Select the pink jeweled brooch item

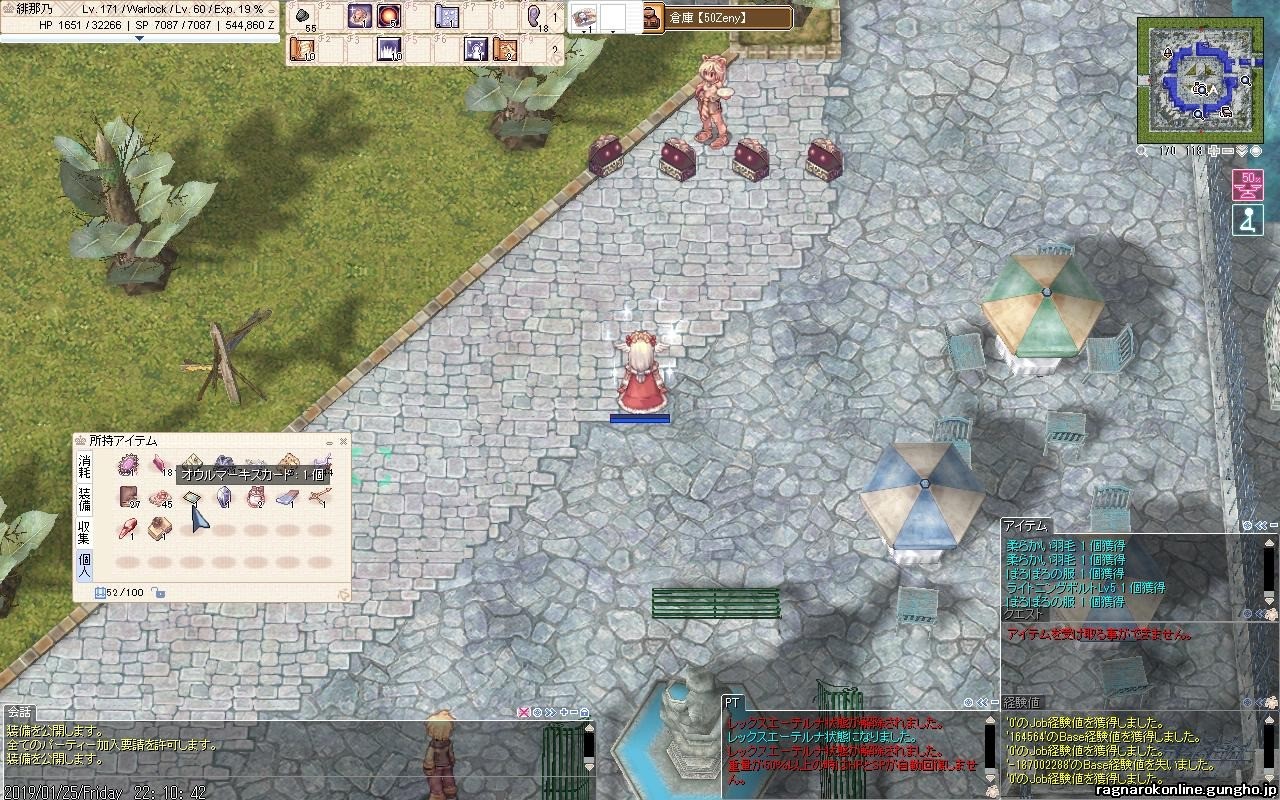click(x=128, y=465)
